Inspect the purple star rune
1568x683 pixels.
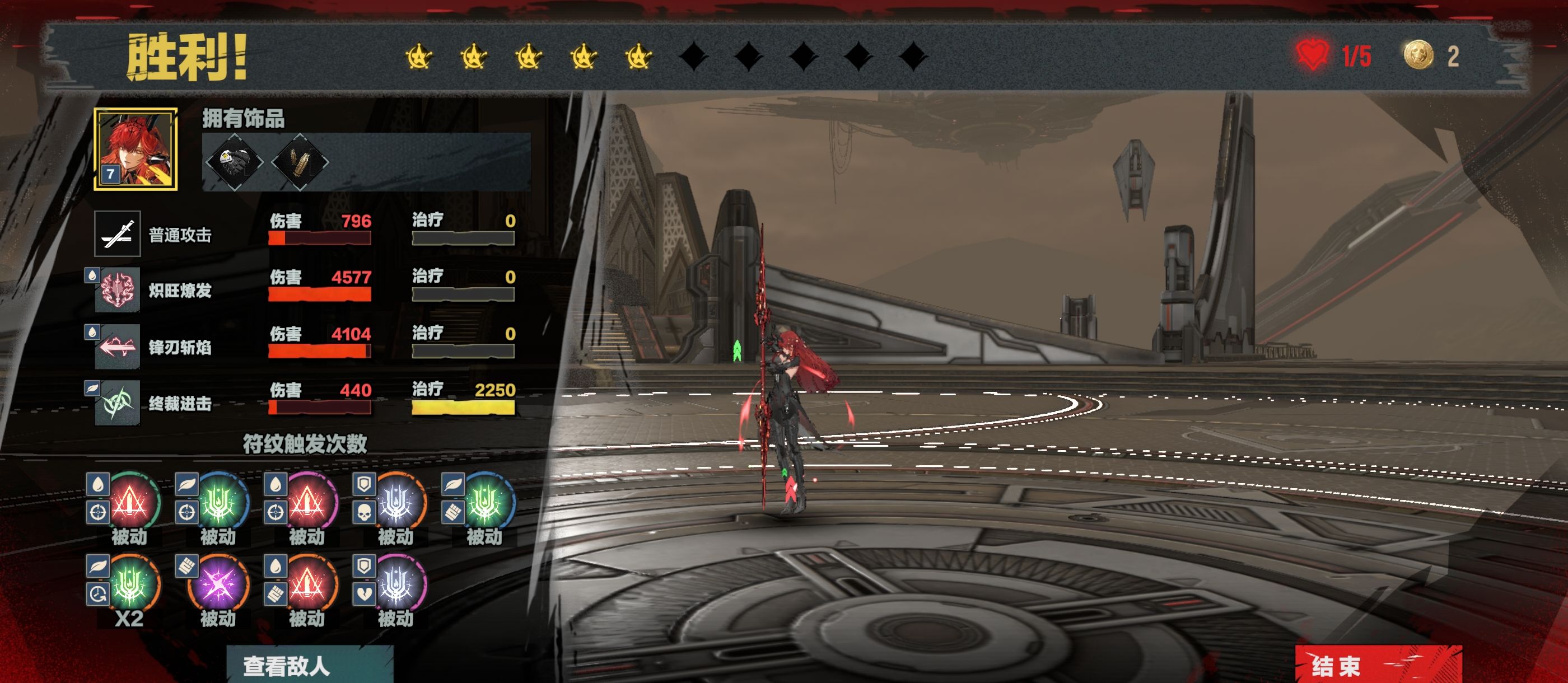[218, 584]
